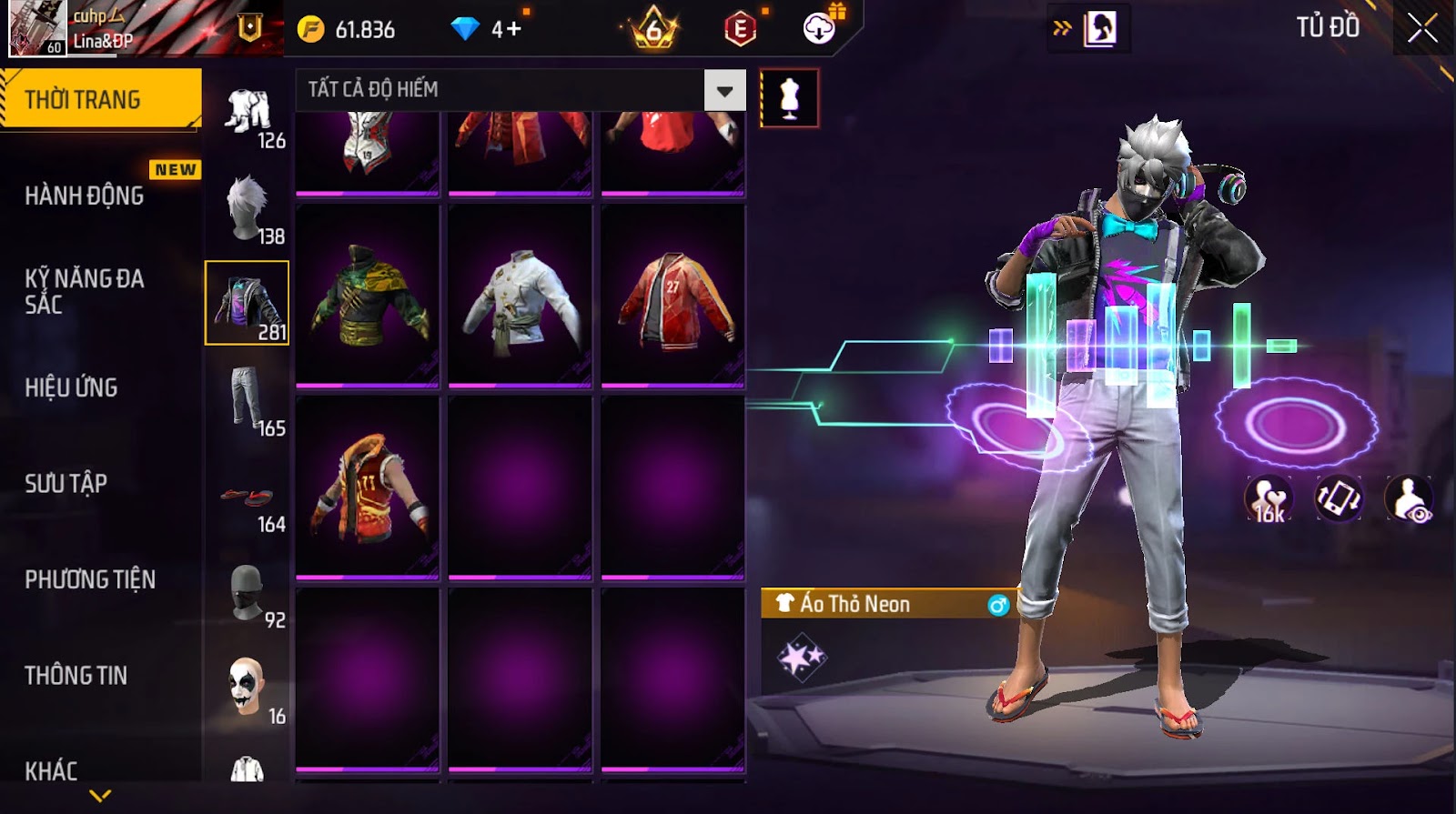The image size is (1456, 814).
Task: Click the rotate character view icon
Action: point(1339,498)
